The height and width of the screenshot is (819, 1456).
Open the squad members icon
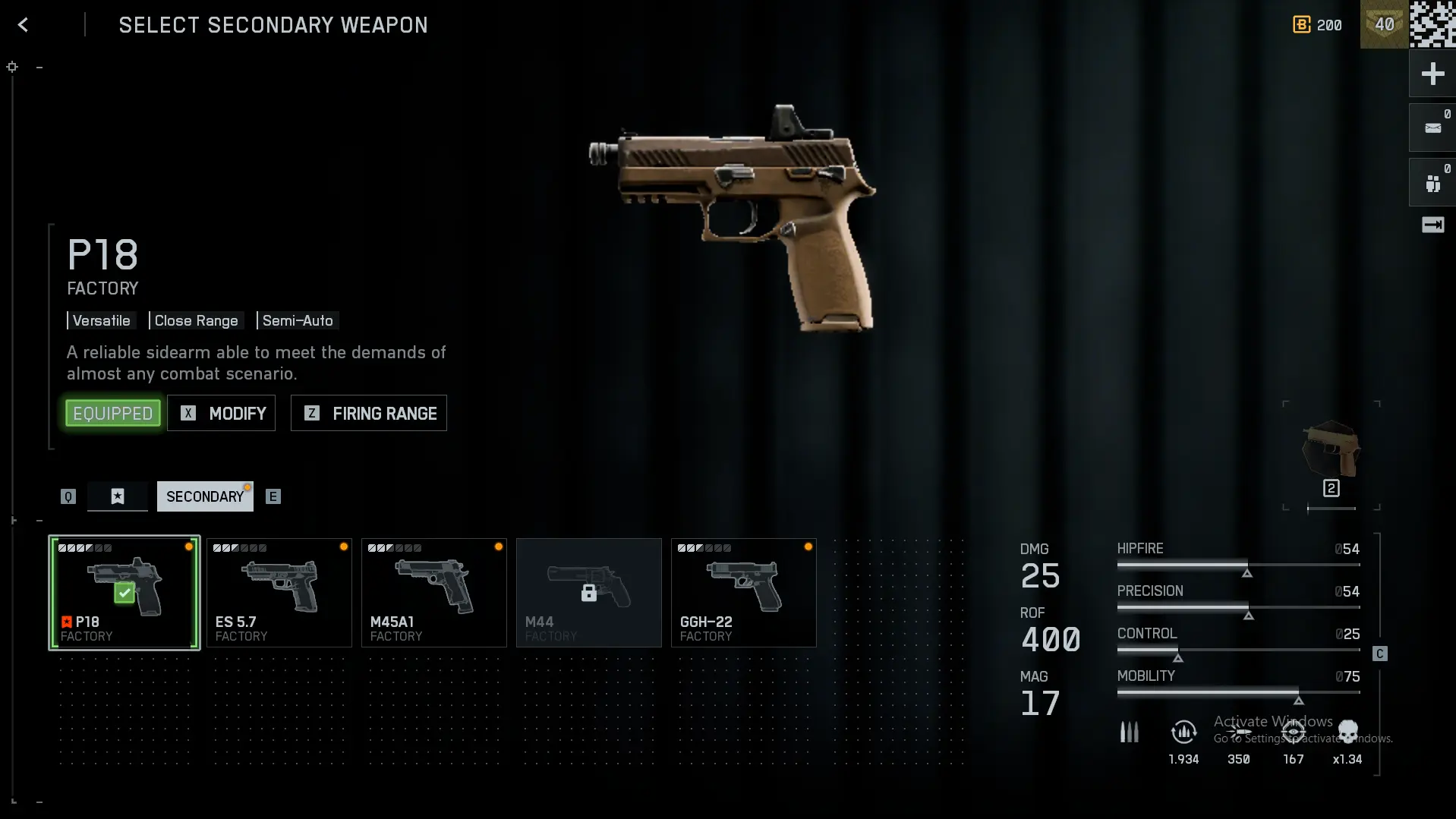coord(1432,183)
